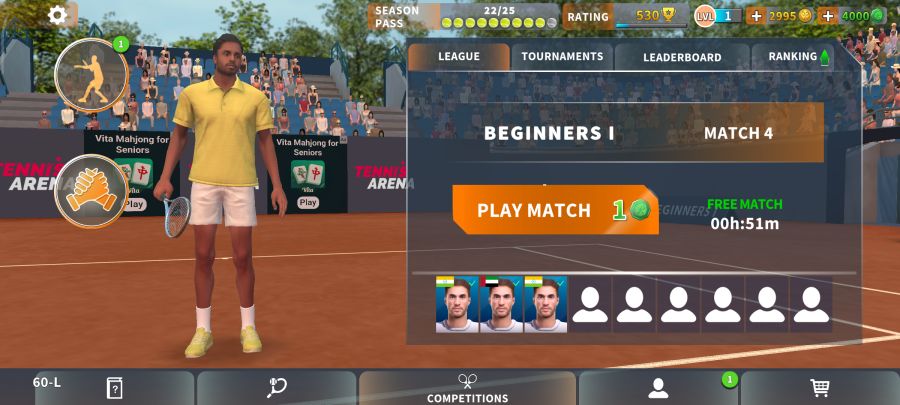Tap the tennis player silhouette icon
The width and height of the screenshot is (900, 405).
click(90, 75)
